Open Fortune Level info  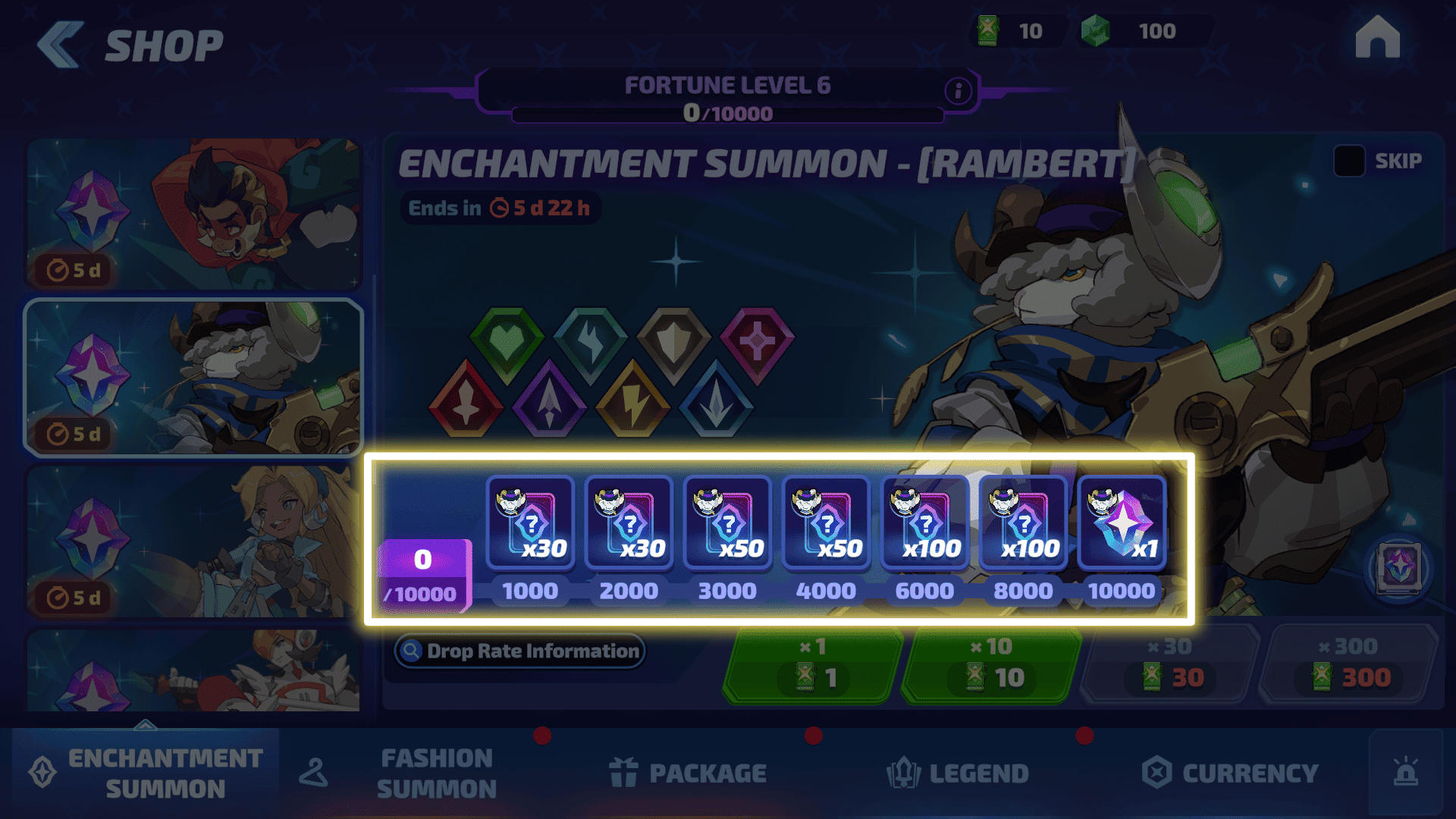click(x=959, y=91)
